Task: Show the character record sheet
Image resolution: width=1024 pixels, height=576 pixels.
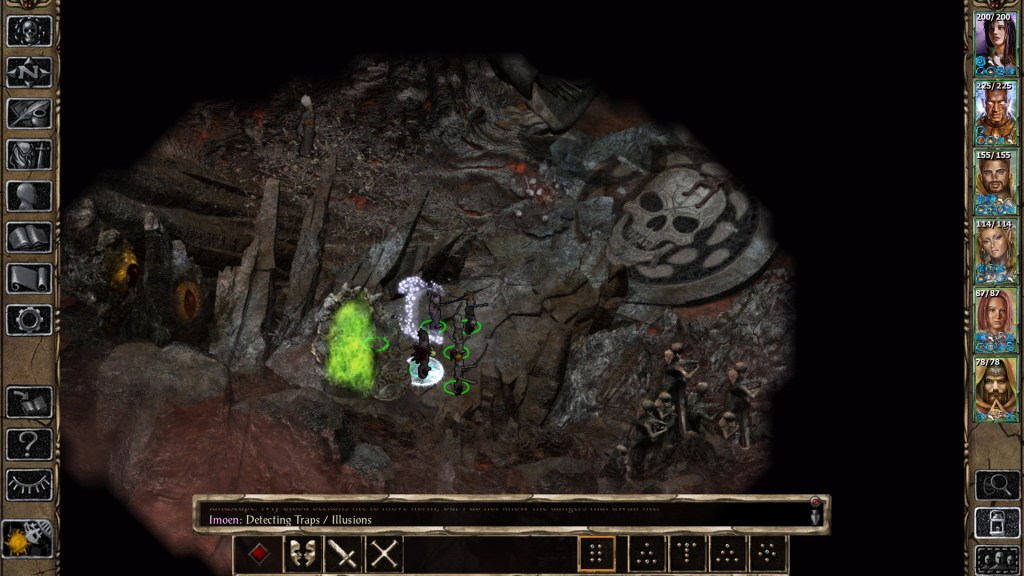Action: pyautogui.click(x=29, y=196)
